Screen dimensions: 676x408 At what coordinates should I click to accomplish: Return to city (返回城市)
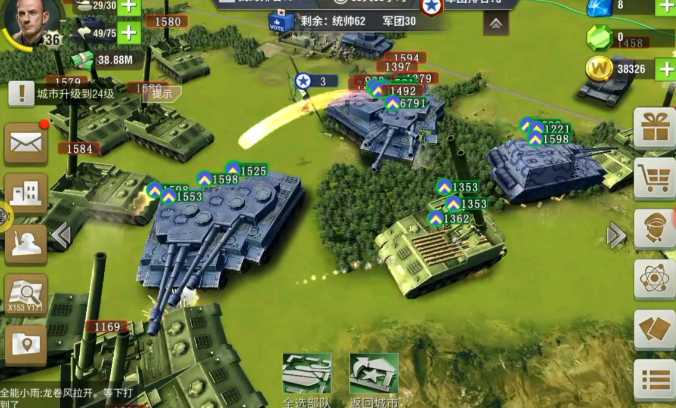373,378
